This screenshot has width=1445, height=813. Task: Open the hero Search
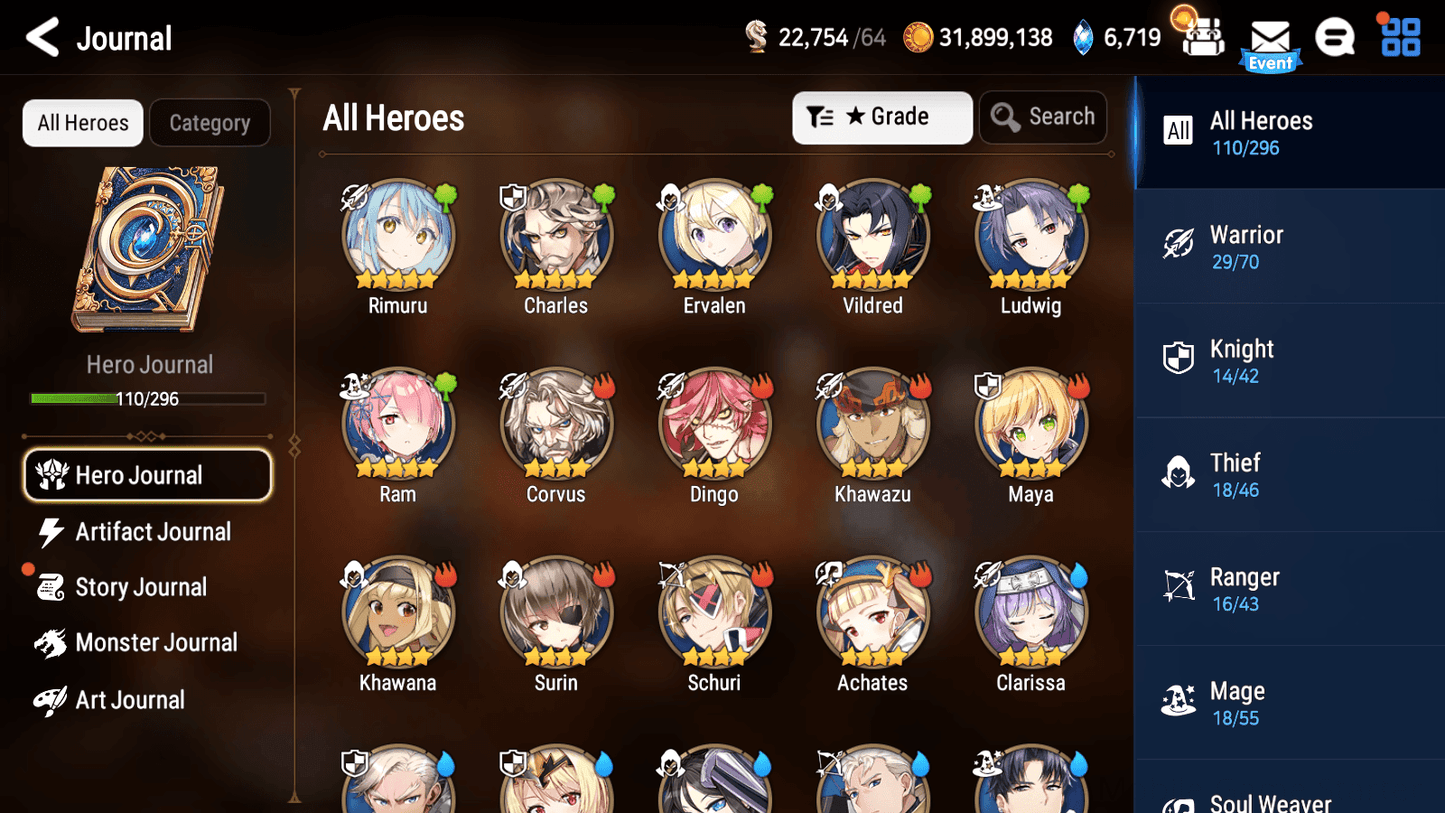[x=1043, y=117]
